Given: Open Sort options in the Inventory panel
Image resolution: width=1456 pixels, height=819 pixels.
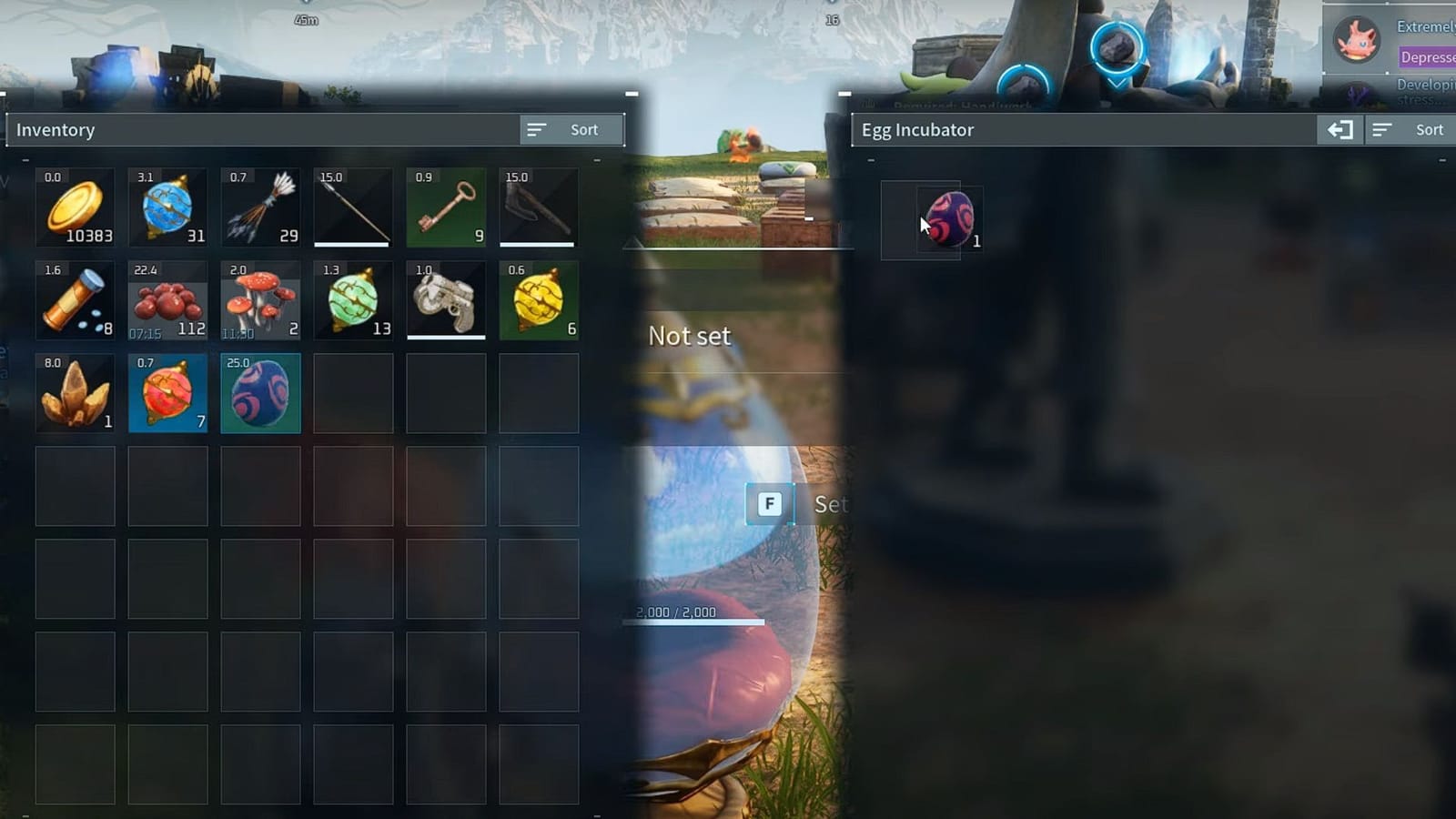Looking at the screenshot, I should 571,129.
